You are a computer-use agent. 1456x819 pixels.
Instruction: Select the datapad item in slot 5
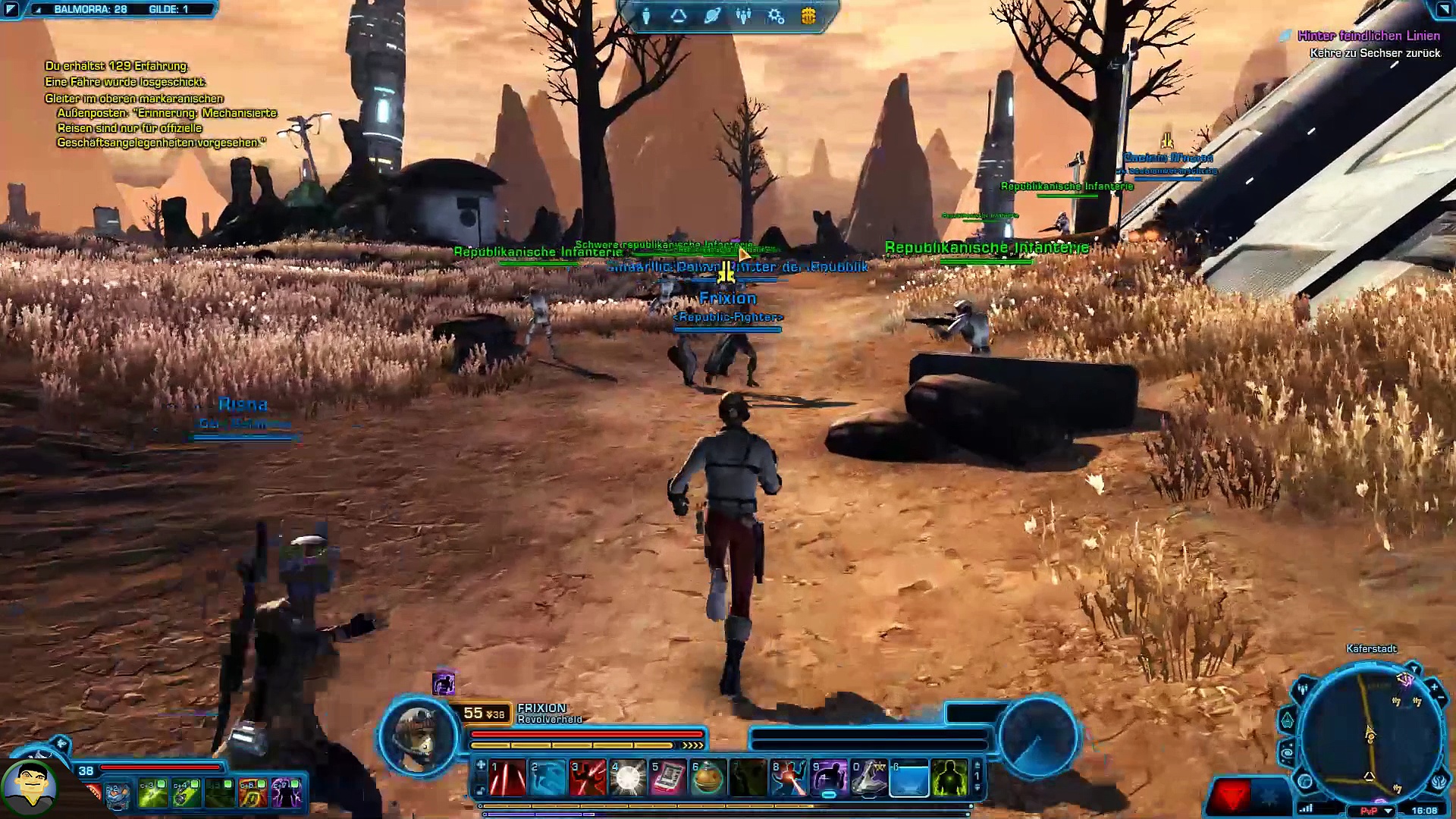(668, 778)
